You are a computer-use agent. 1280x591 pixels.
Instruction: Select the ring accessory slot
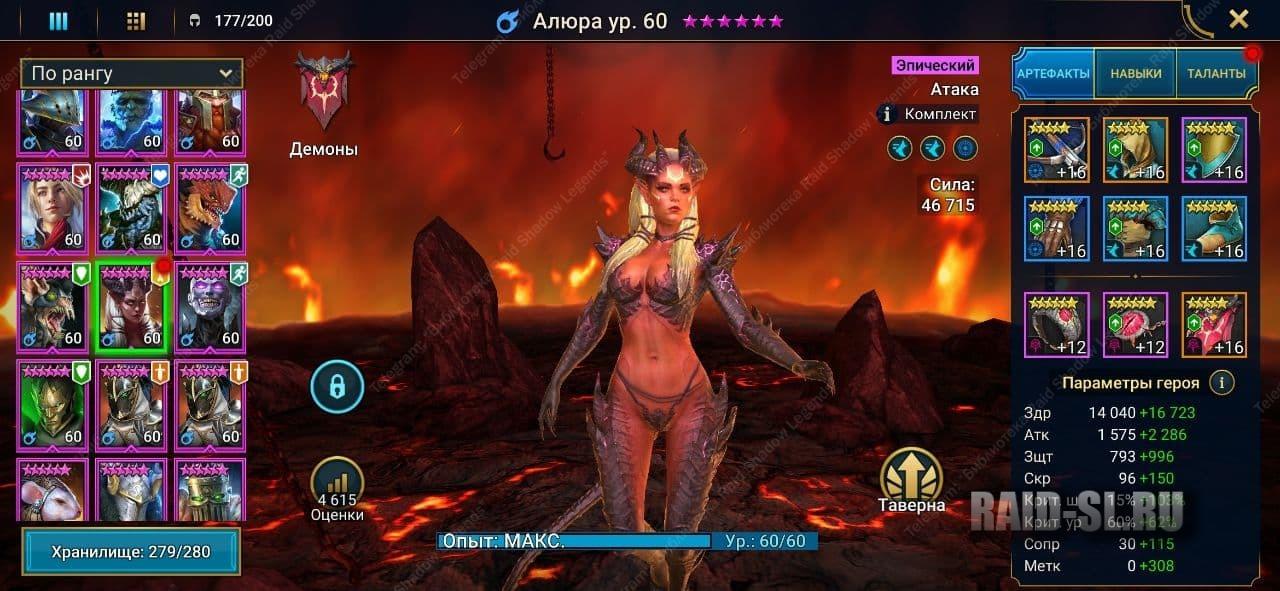[1056, 325]
